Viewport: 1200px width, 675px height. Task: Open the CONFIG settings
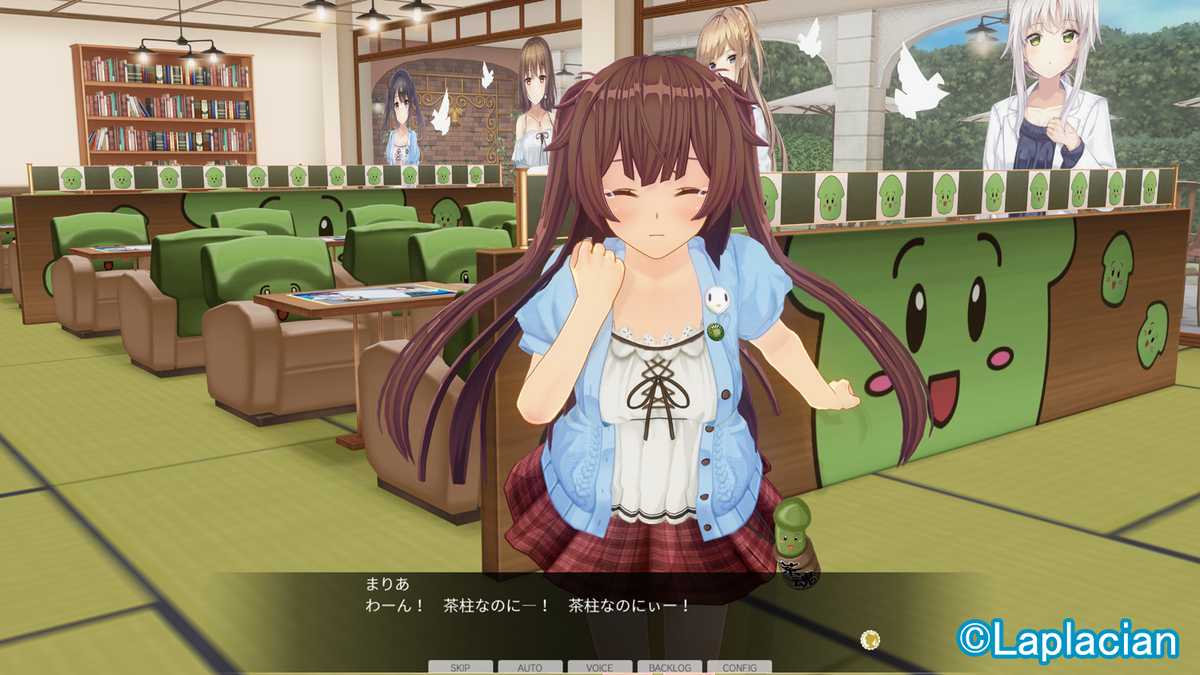(x=739, y=667)
